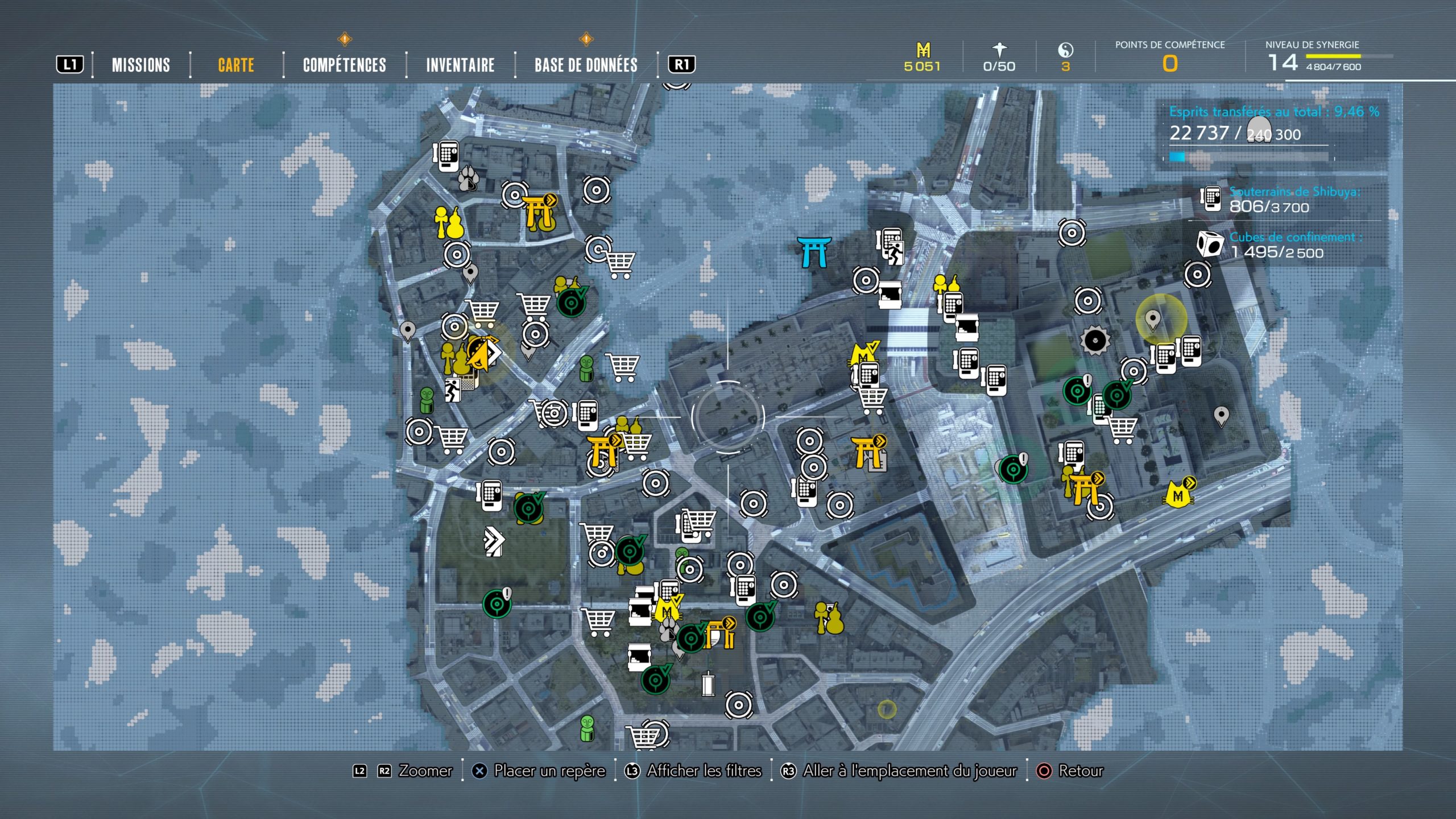Go to the Inventaire tab

(460, 65)
